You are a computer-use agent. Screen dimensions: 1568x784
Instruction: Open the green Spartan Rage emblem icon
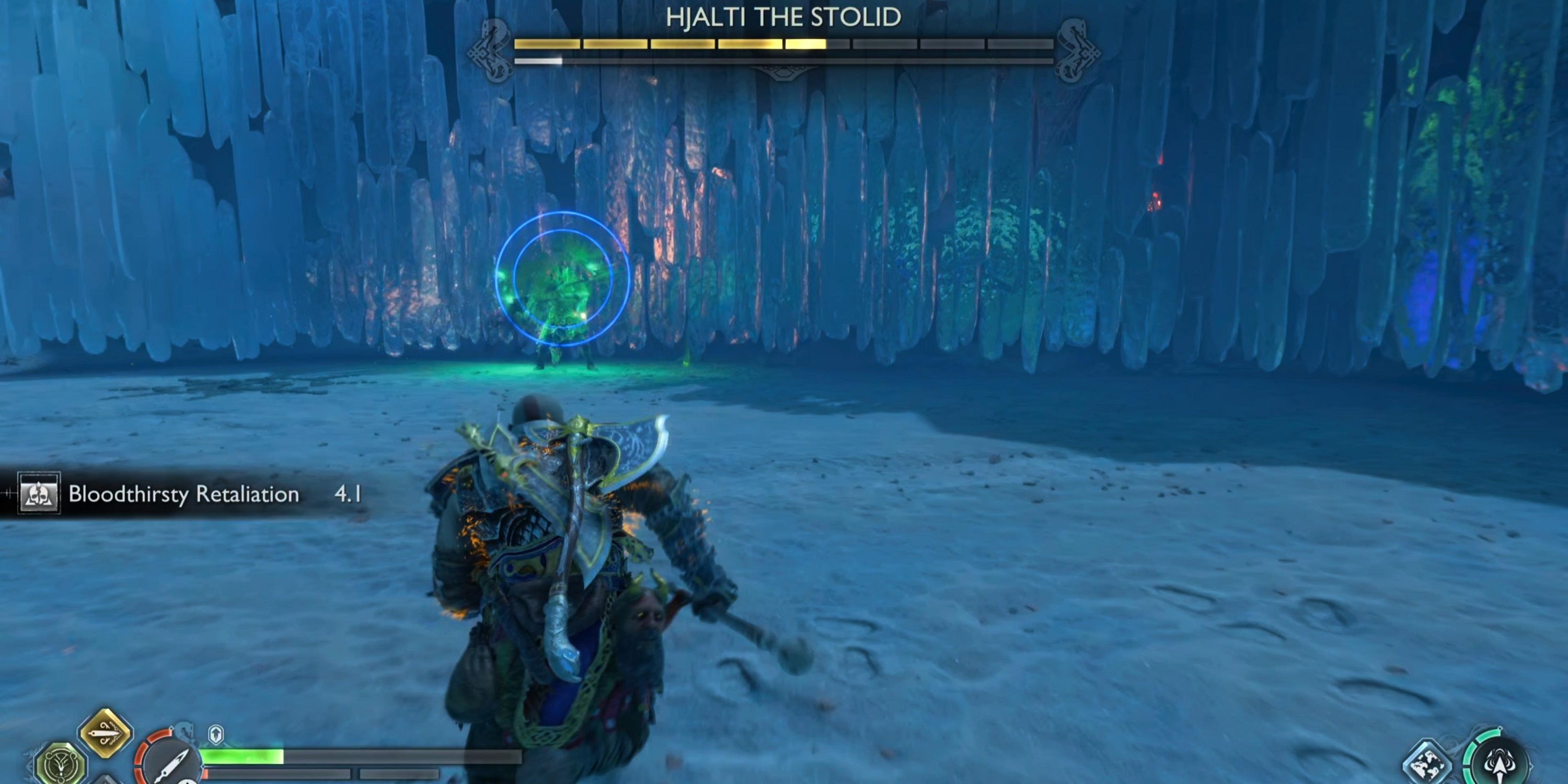(62, 766)
